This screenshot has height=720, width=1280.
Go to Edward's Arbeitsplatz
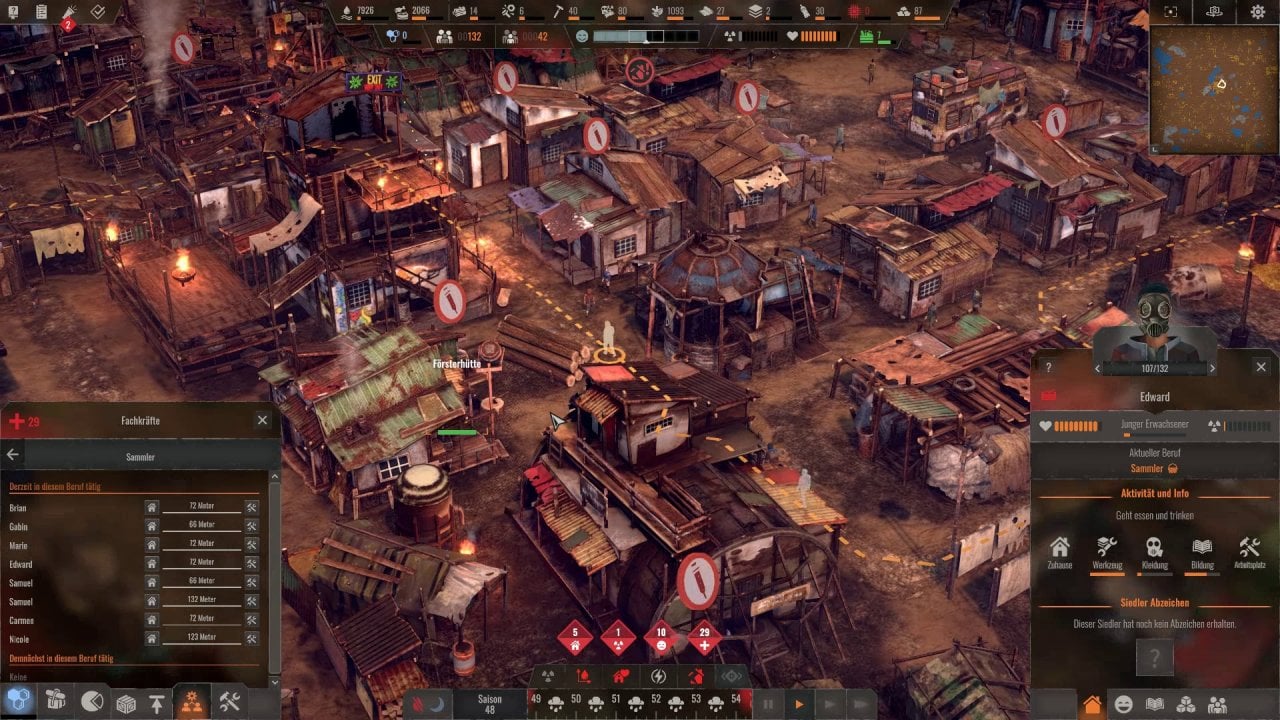(1249, 551)
